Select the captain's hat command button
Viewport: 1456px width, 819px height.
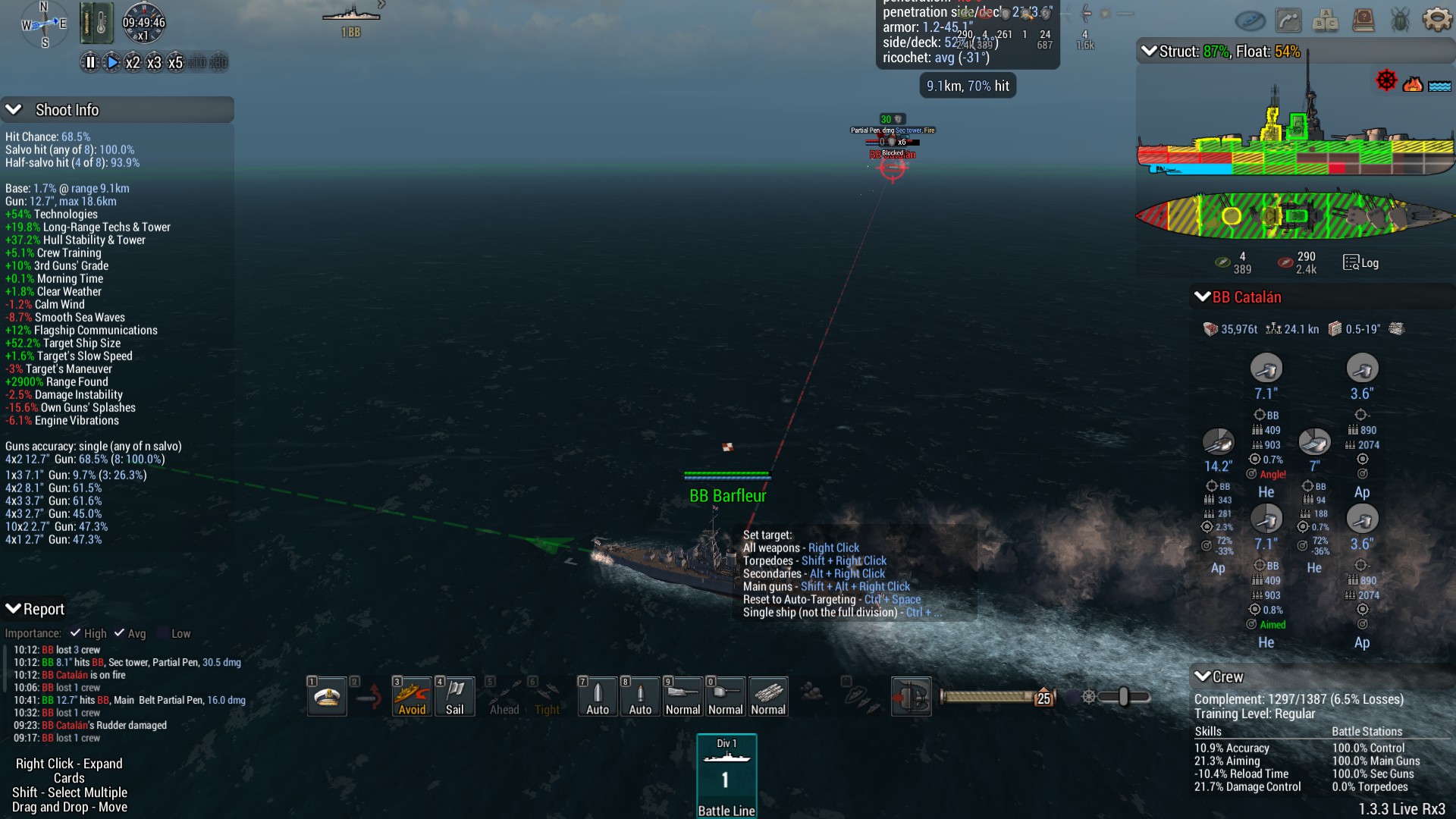pos(327,696)
